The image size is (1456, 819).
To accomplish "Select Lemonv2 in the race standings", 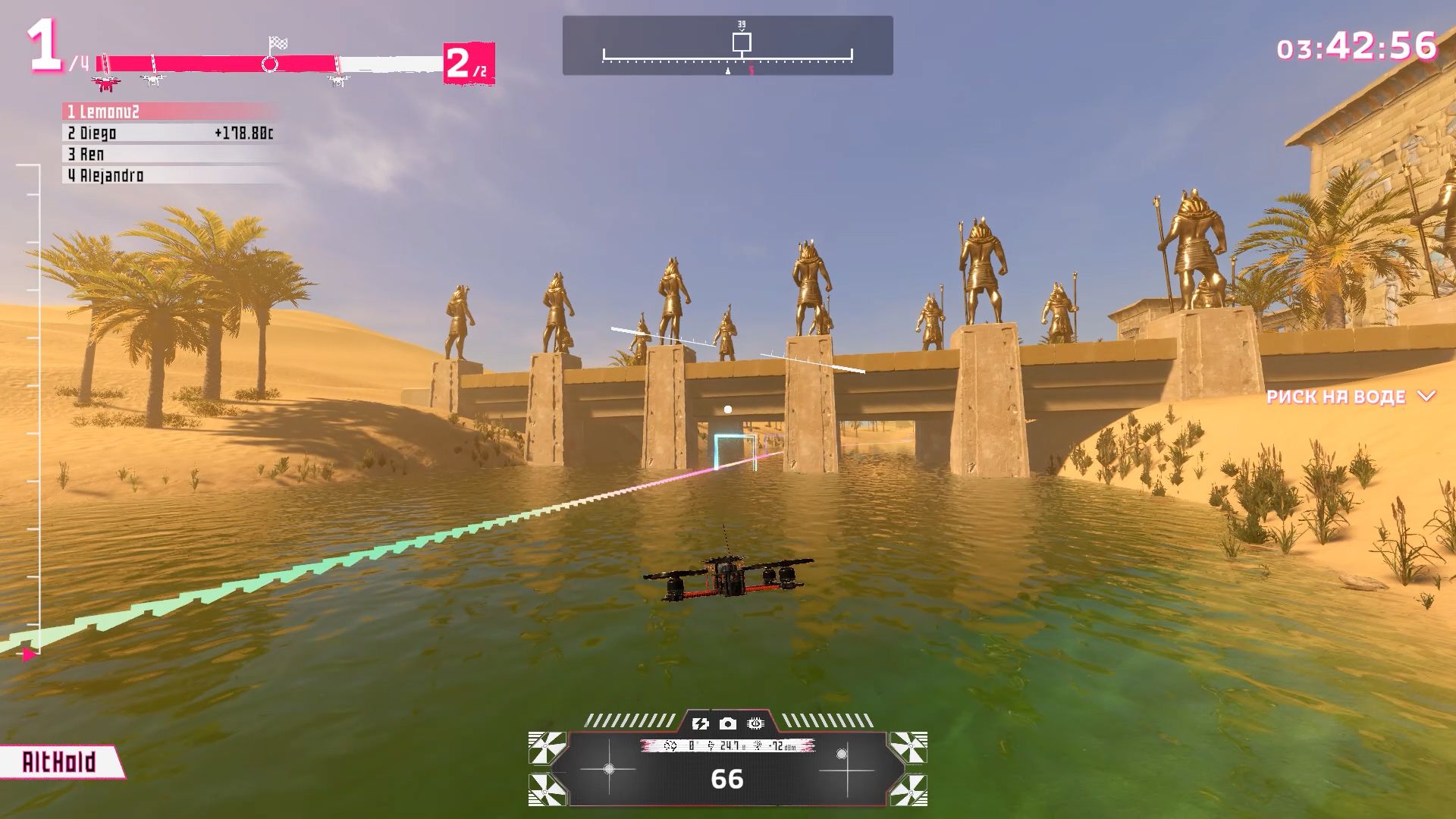I will [x=170, y=112].
